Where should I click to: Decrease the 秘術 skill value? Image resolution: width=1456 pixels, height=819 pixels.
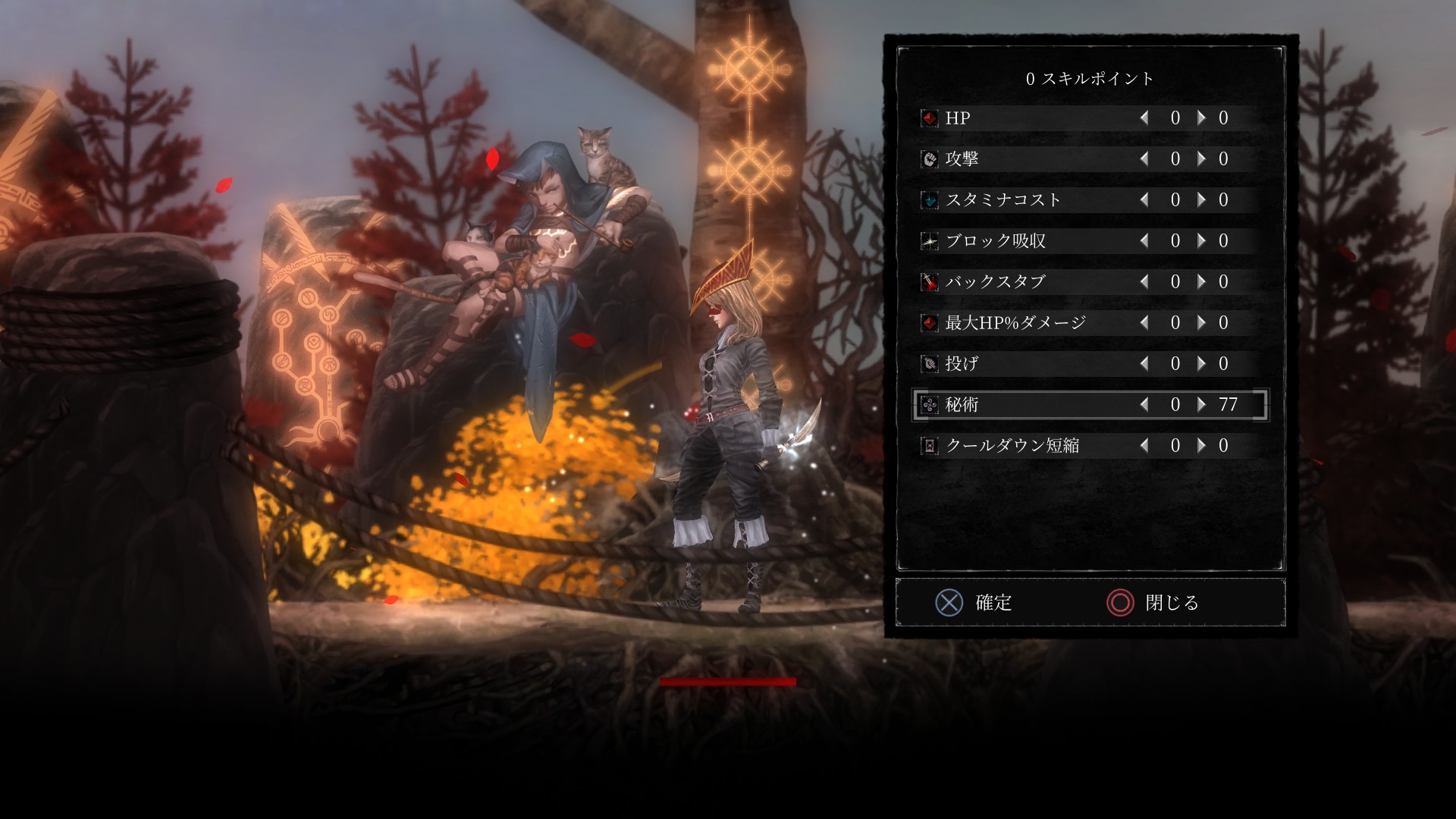1143,404
